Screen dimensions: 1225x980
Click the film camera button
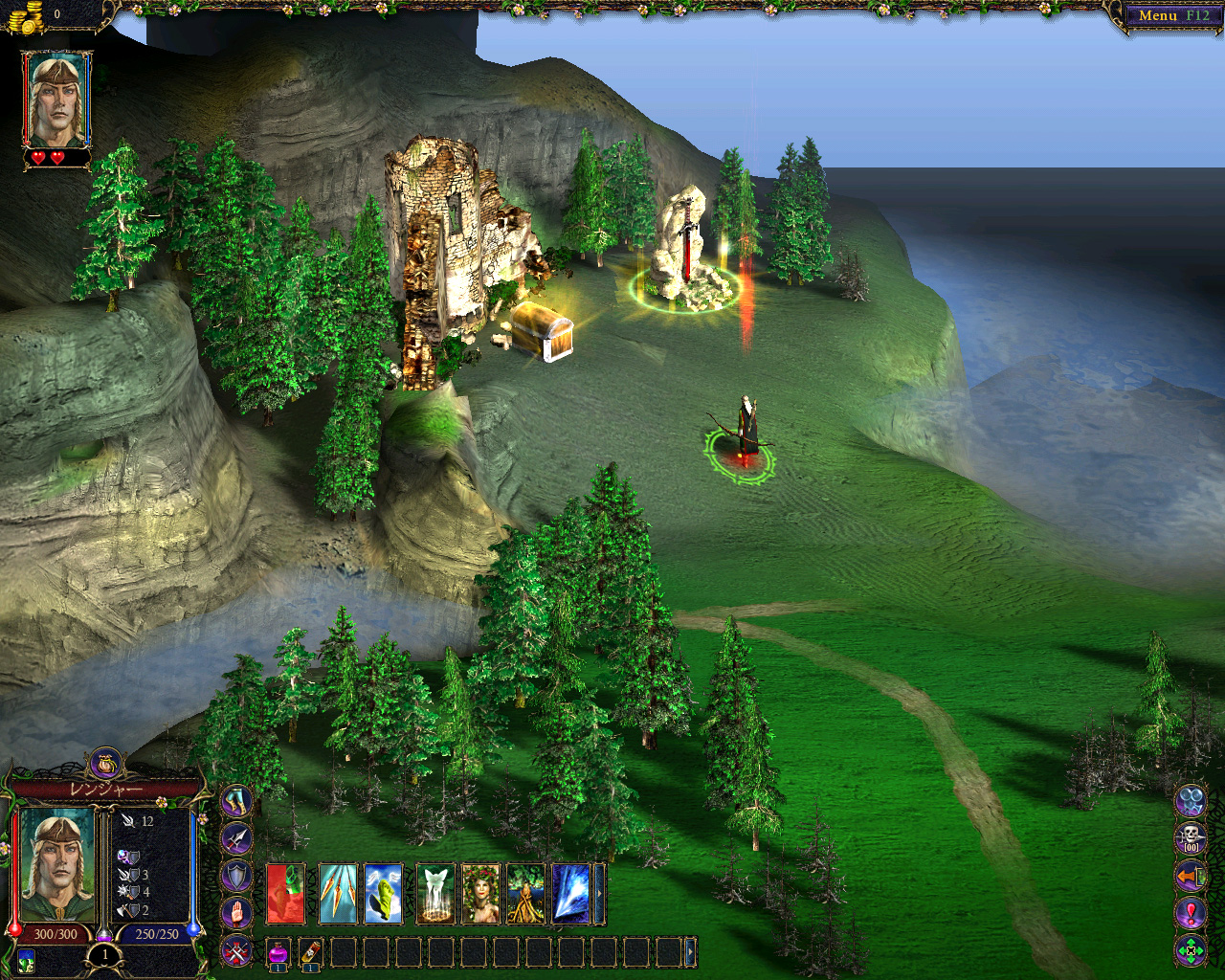1191,800
